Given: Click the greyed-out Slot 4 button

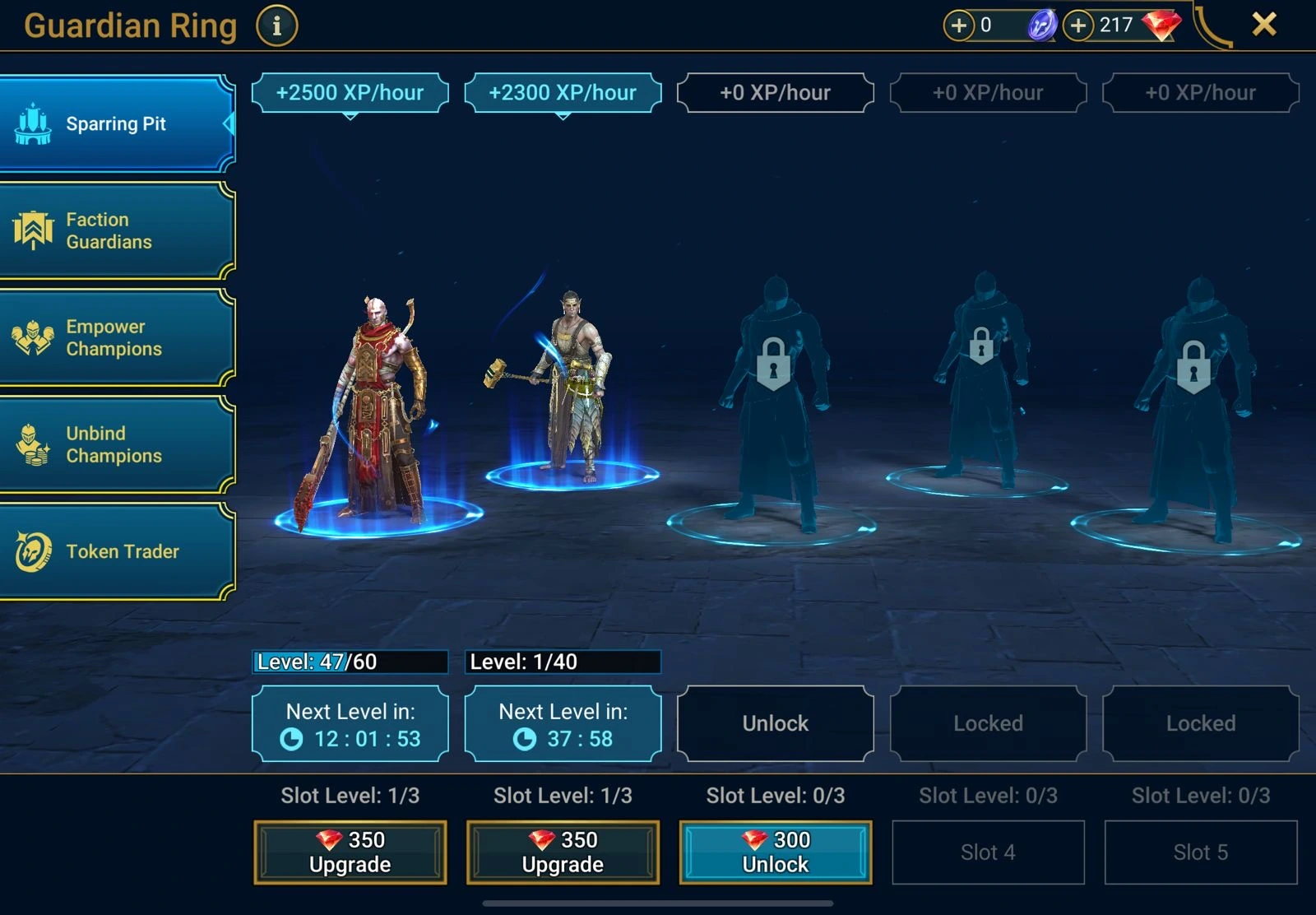Looking at the screenshot, I should pos(988,852).
